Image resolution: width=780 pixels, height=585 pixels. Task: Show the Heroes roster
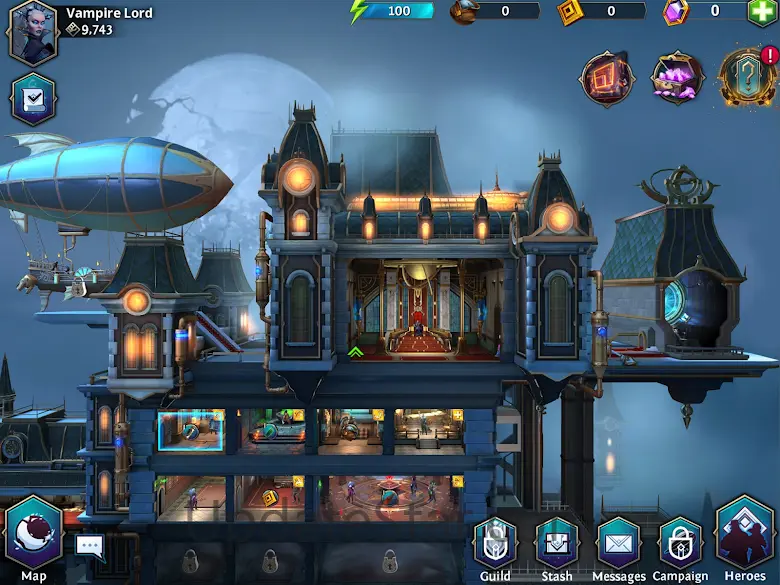[745, 538]
